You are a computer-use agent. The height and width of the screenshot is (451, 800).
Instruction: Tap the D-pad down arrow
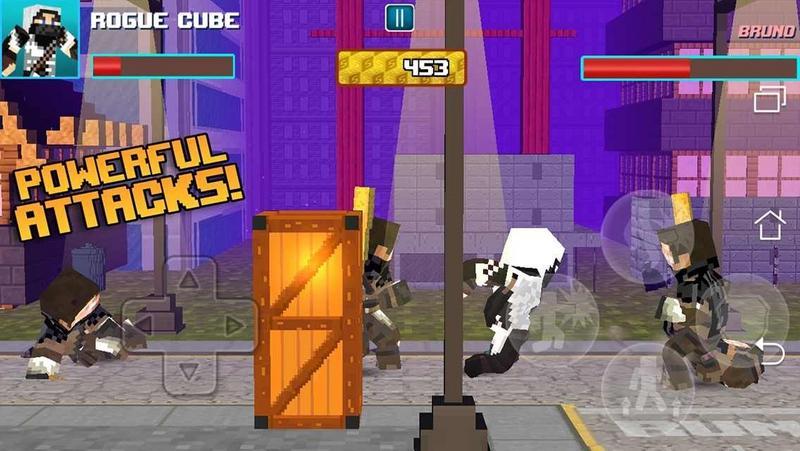187,370
